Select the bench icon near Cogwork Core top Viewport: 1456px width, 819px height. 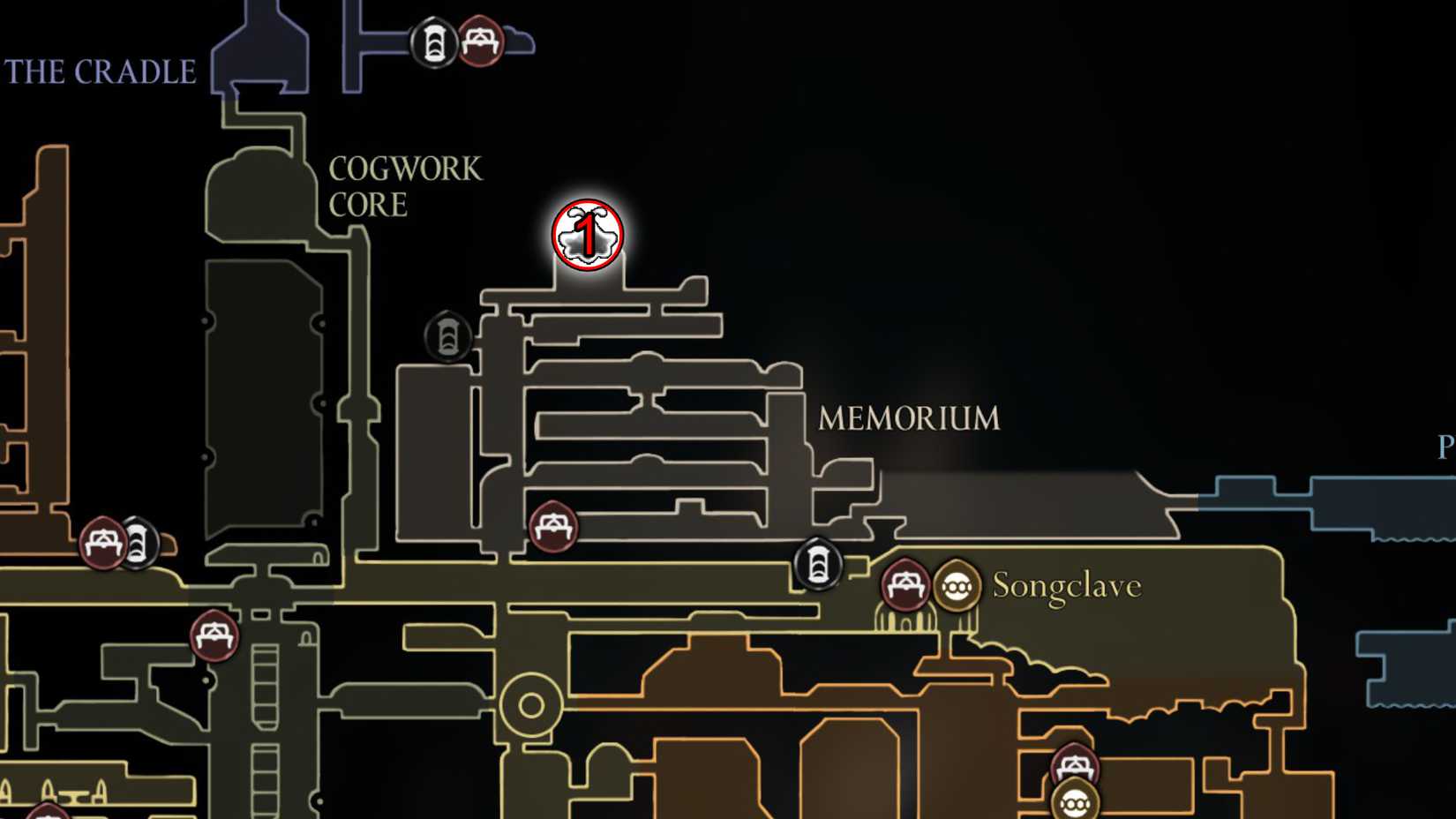[x=481, y=42]
